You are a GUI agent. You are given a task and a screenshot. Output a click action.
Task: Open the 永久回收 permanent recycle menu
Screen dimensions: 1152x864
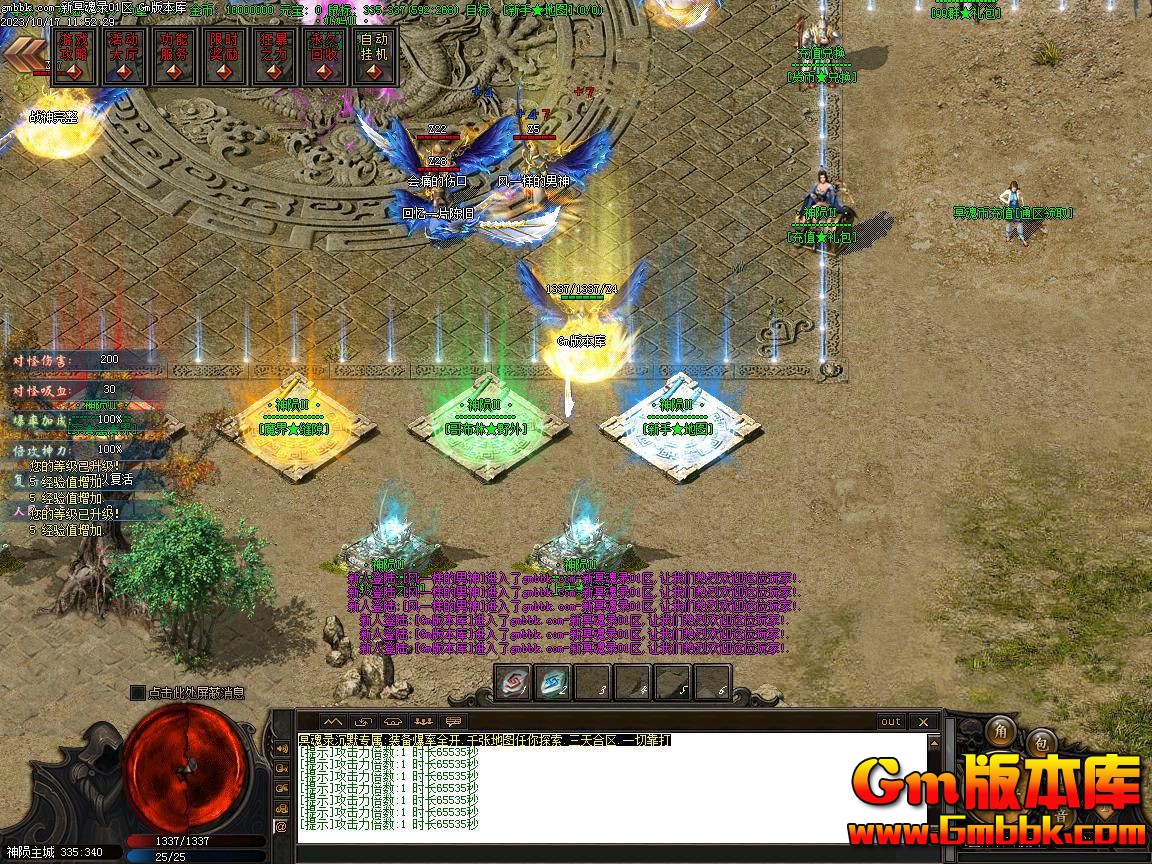point(322,56)
